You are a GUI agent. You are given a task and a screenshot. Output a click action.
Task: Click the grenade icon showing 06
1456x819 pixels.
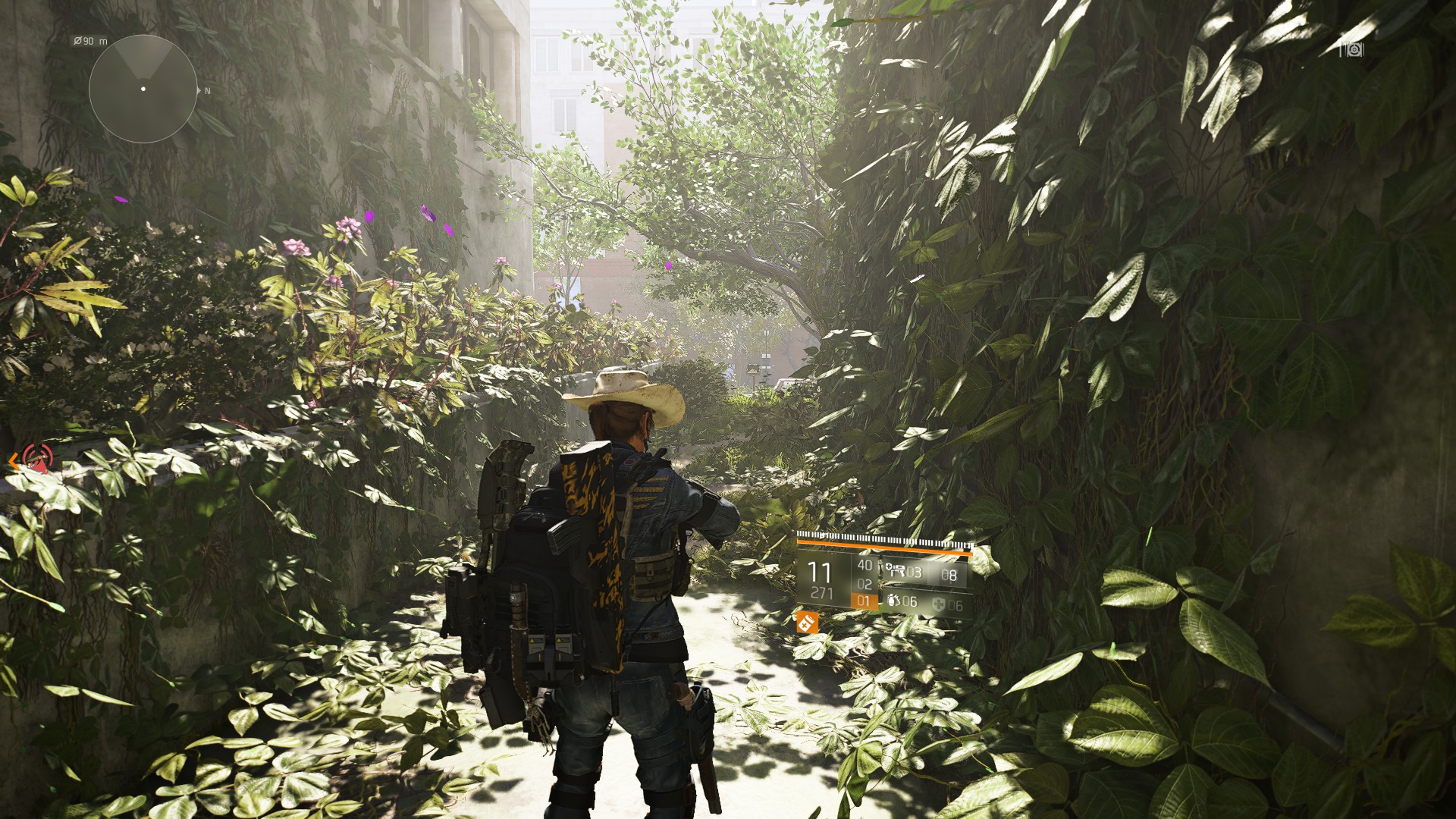[x=895, y=602]
